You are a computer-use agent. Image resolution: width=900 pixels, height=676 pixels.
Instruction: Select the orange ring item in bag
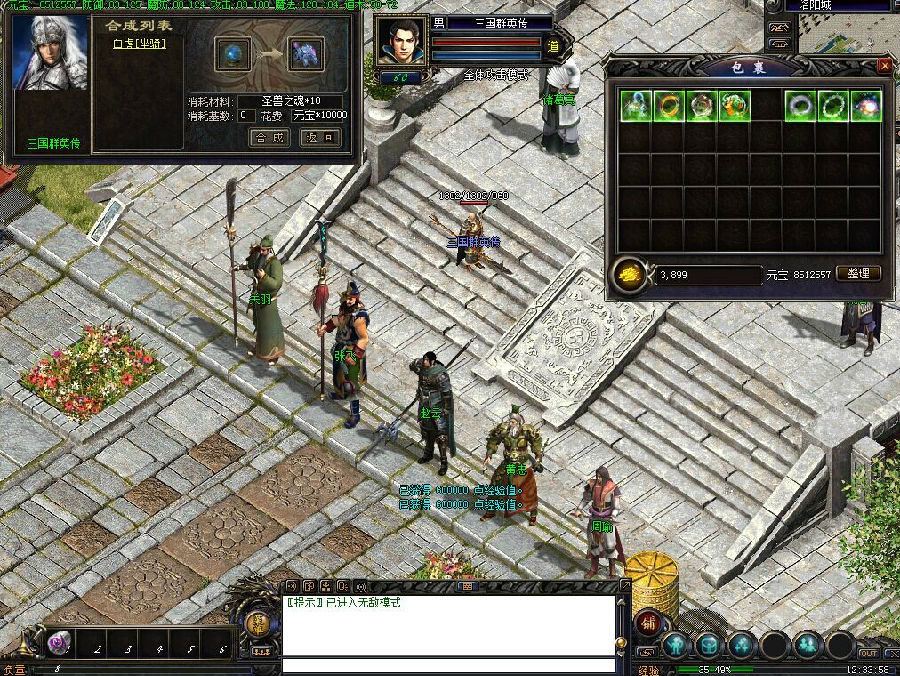click(x=668, y=105)
